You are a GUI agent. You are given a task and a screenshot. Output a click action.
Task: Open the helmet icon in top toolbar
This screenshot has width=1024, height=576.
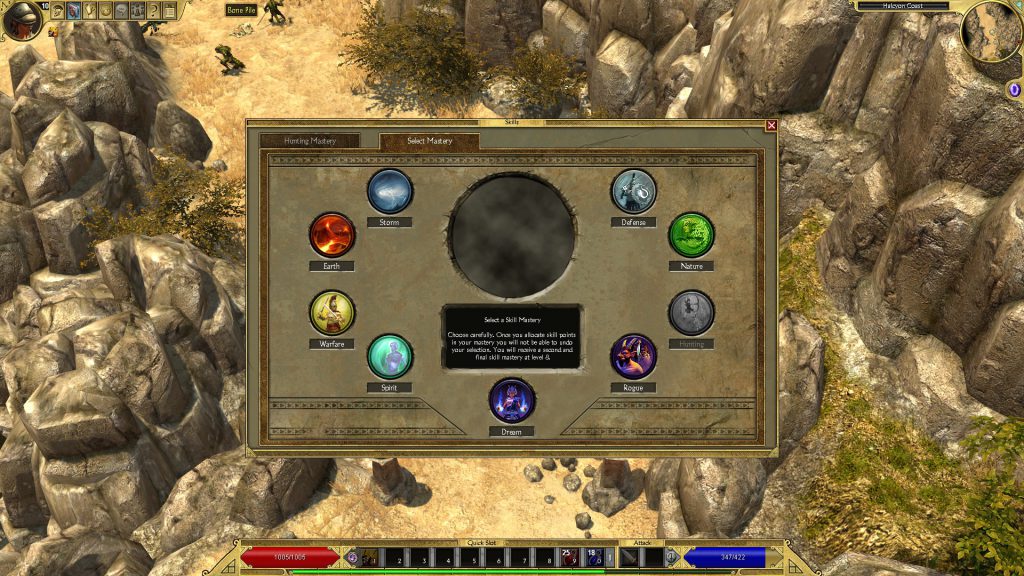pos(57,10)
